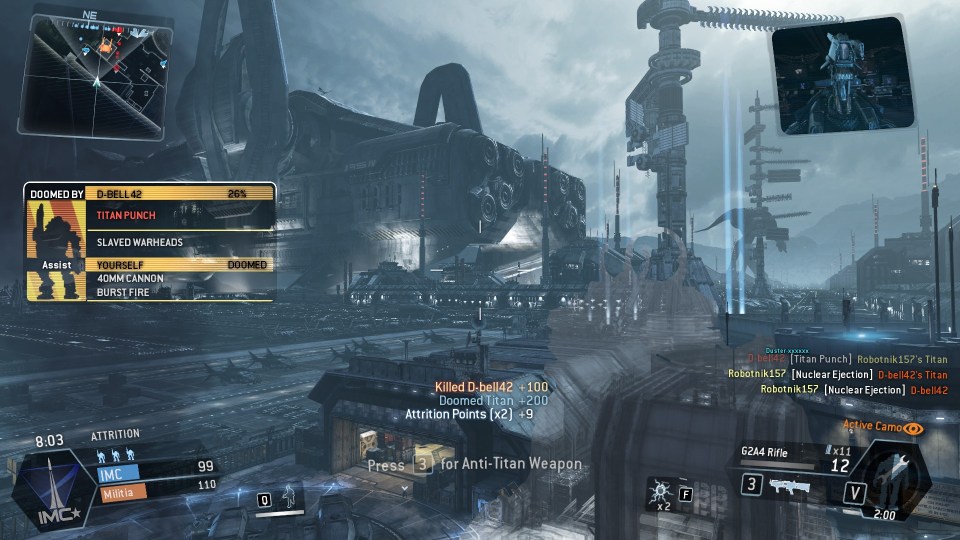Select the grenade ordnance icon
The image size is (960, 540).
[x=661, y=490]
